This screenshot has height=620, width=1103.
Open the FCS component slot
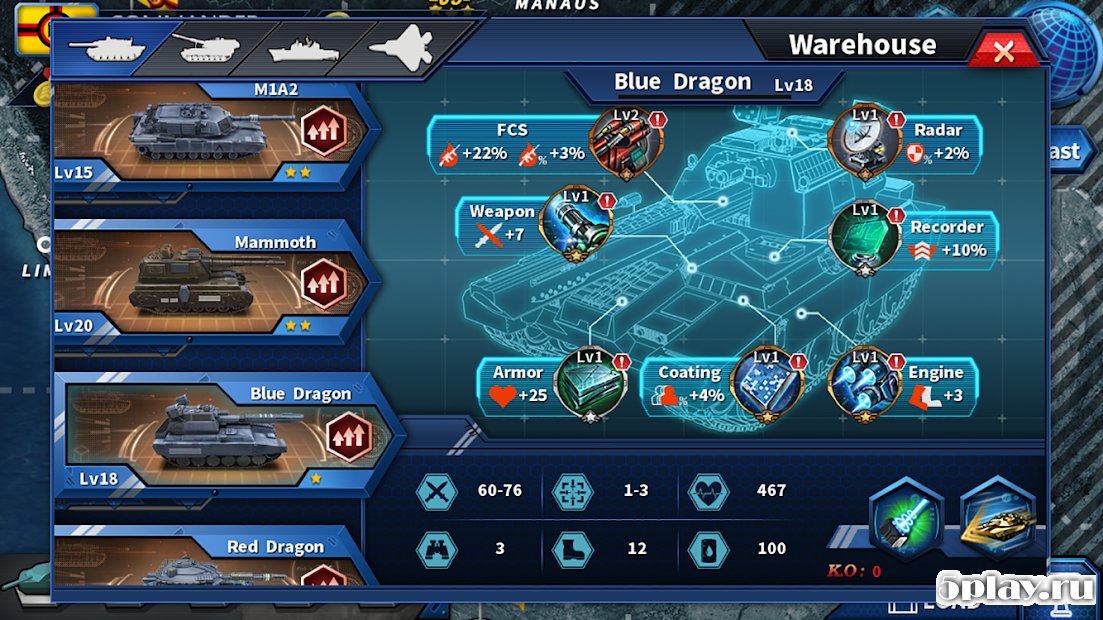[x=626, y=142]
